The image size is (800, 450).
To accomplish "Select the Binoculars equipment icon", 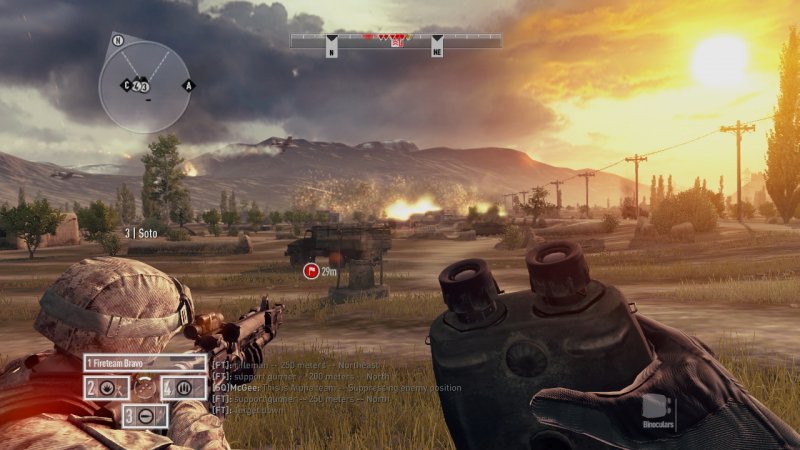I will [655, 409].
